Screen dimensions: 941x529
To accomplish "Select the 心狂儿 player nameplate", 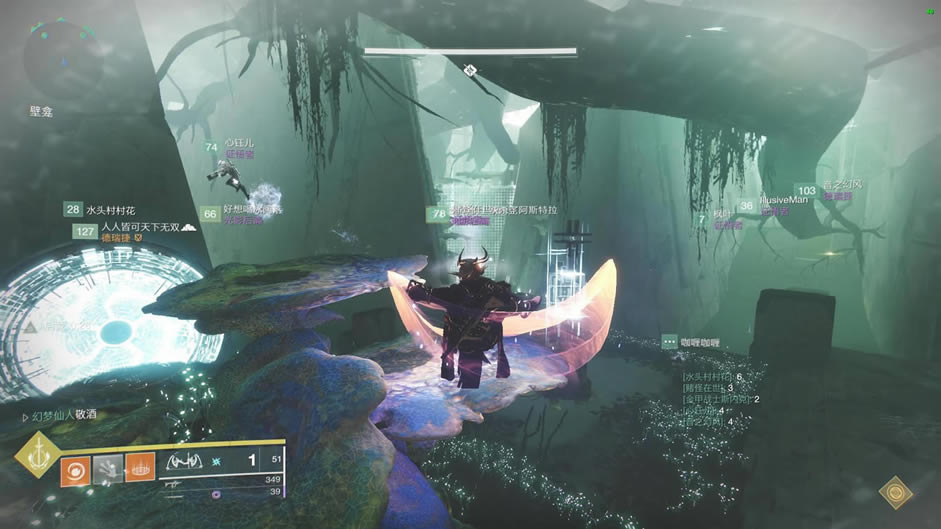I will (239, 145).
